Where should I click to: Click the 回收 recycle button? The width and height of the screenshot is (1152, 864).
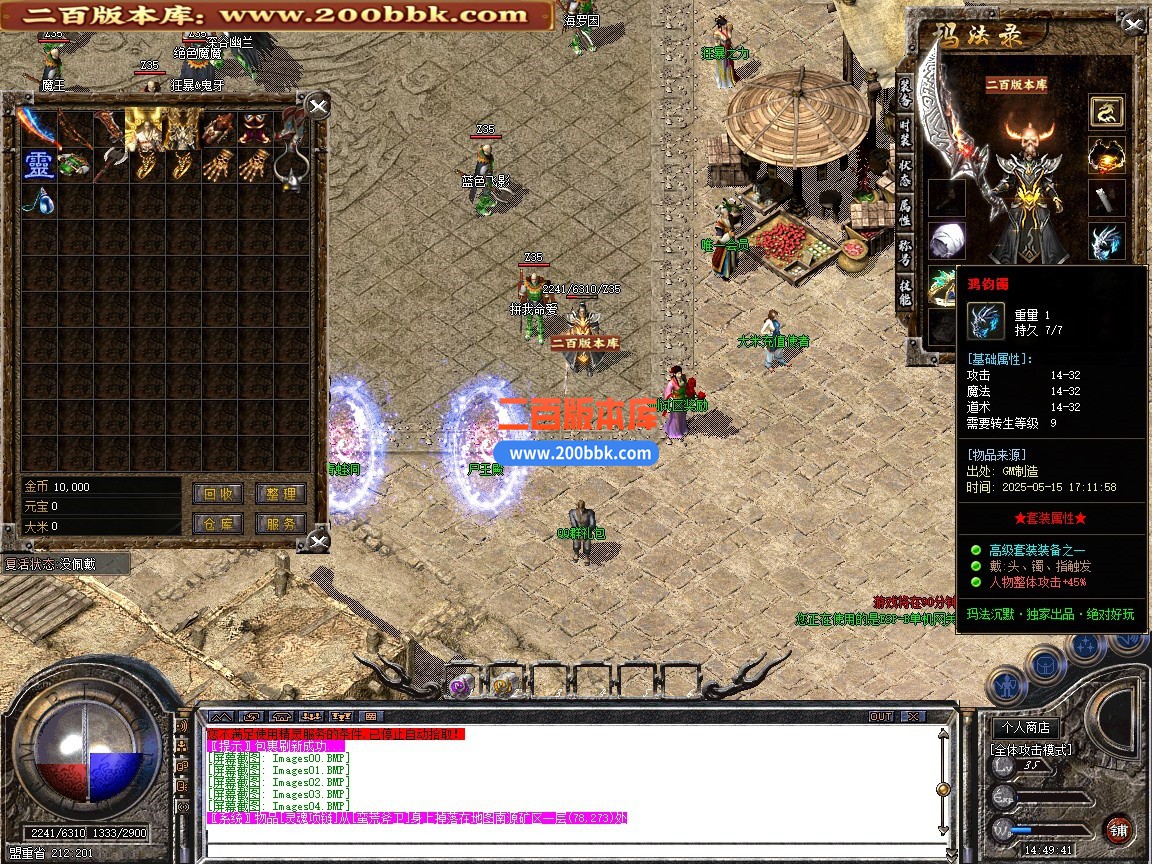[215, 493]
